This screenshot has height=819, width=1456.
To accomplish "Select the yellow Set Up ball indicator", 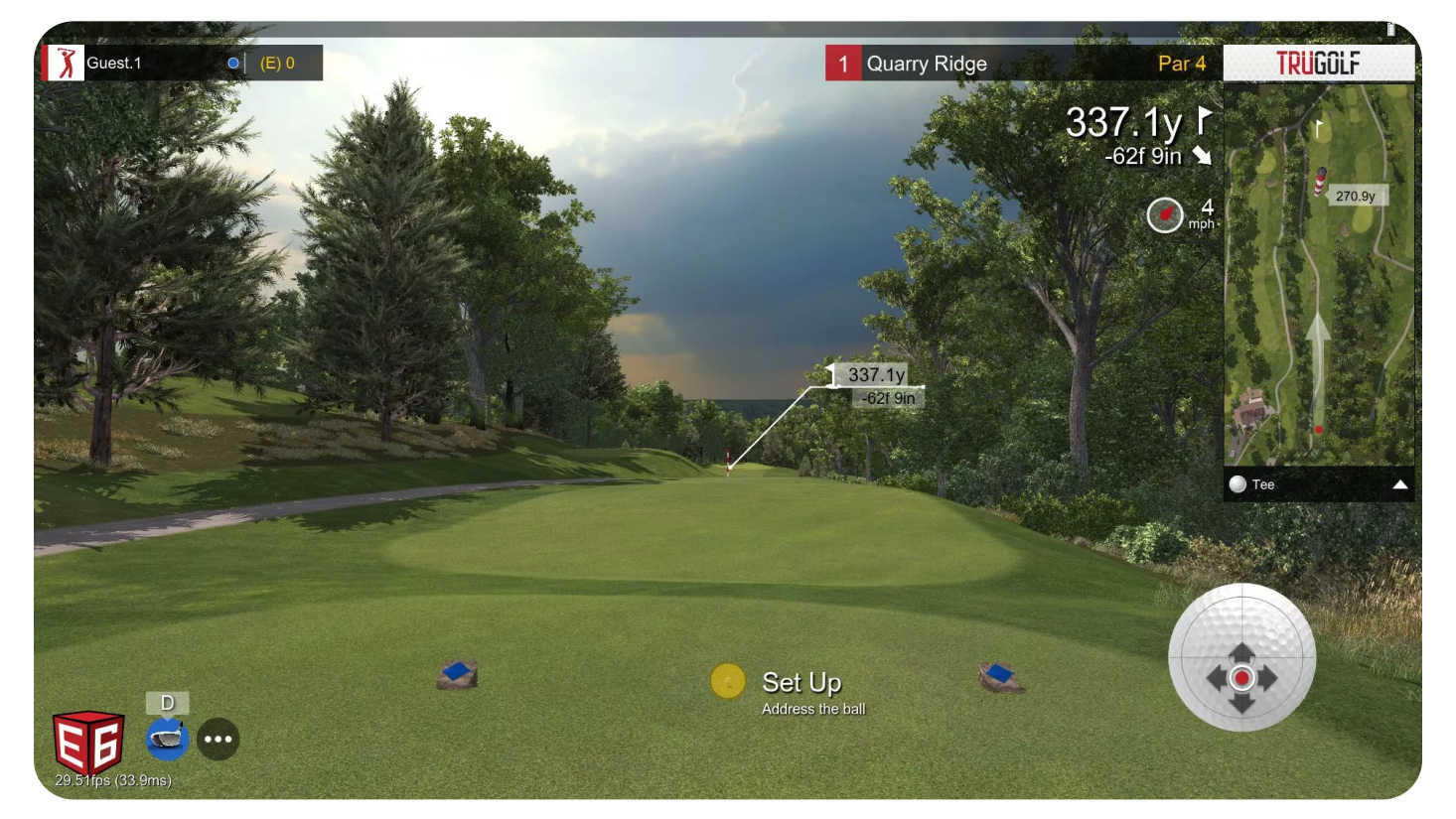I will tap(728, 681).
